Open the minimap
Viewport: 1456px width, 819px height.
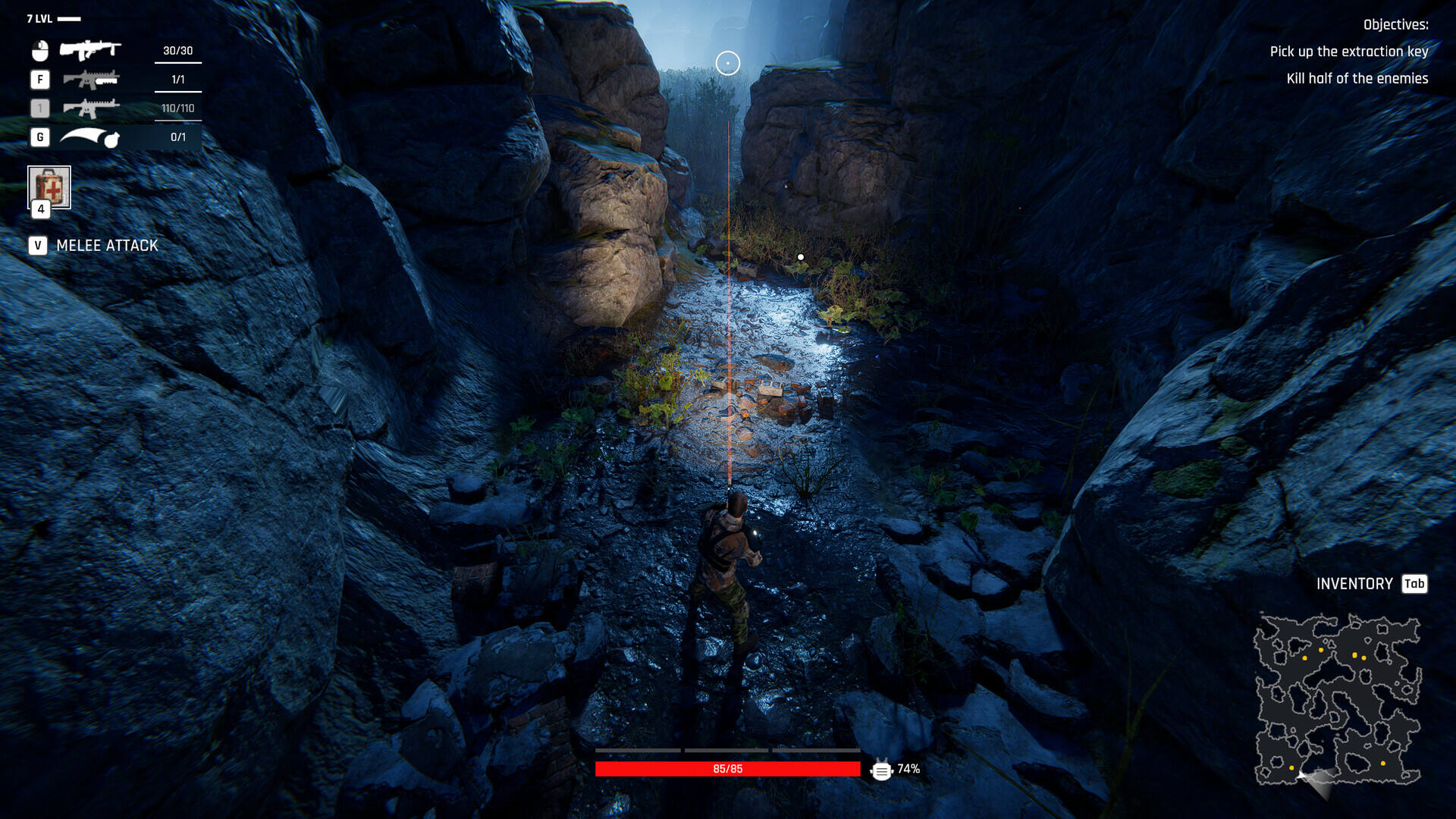click(x=1336, y=699)
